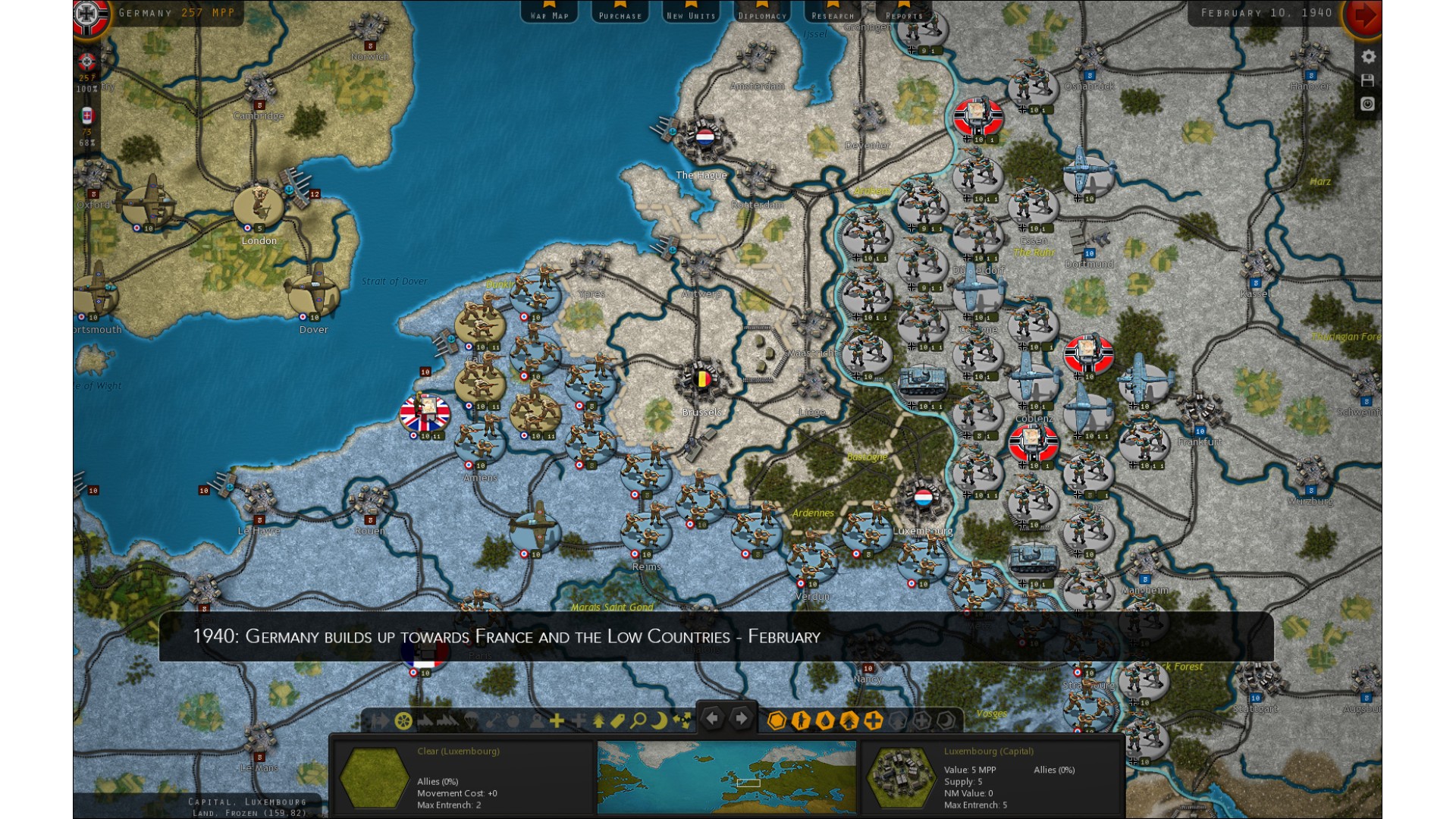Save the game with the floppy disk icon
This screenshot has width=1456, height=819.
(1368, 80)
